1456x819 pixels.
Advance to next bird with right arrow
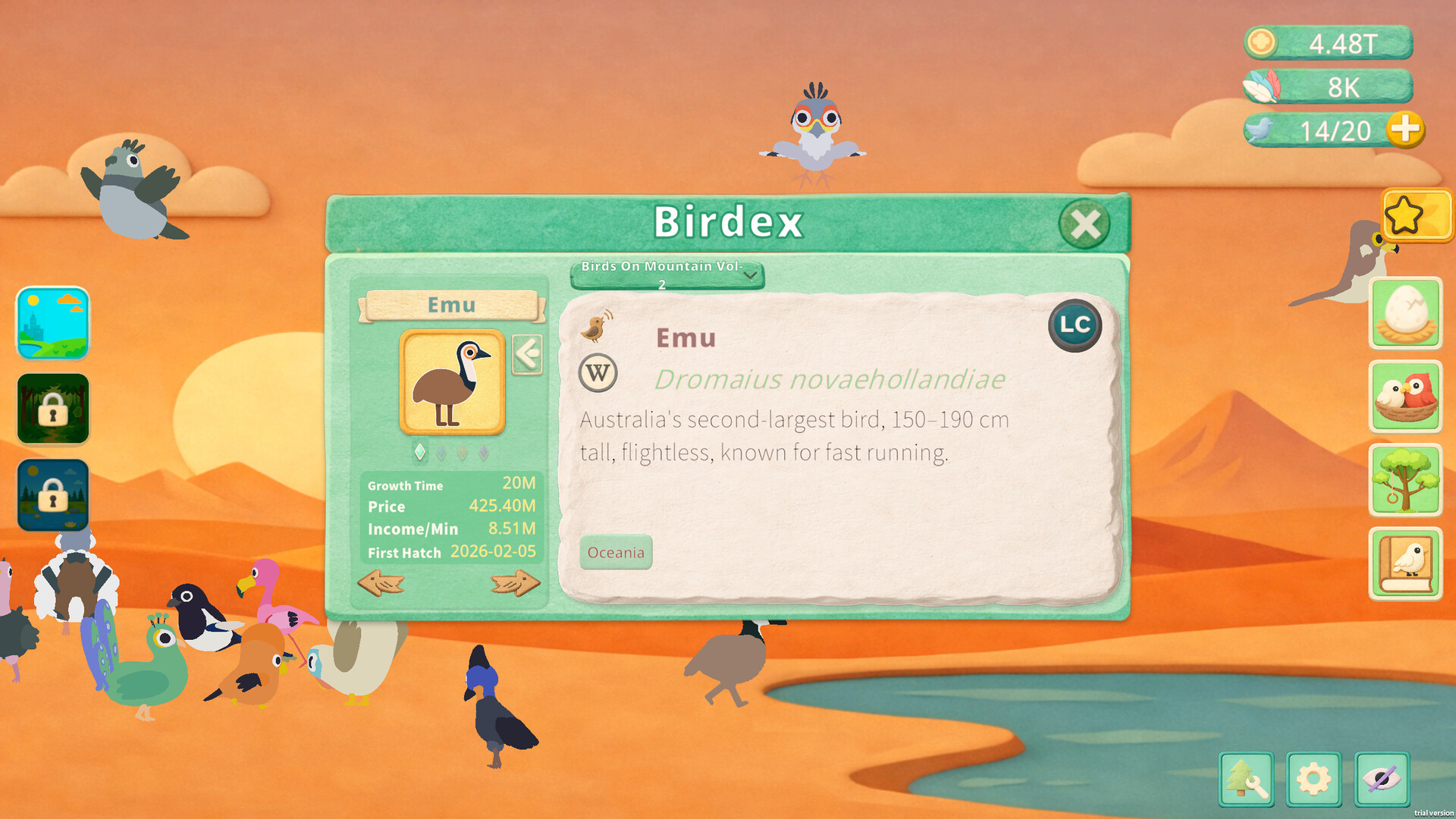click(514, 582)
